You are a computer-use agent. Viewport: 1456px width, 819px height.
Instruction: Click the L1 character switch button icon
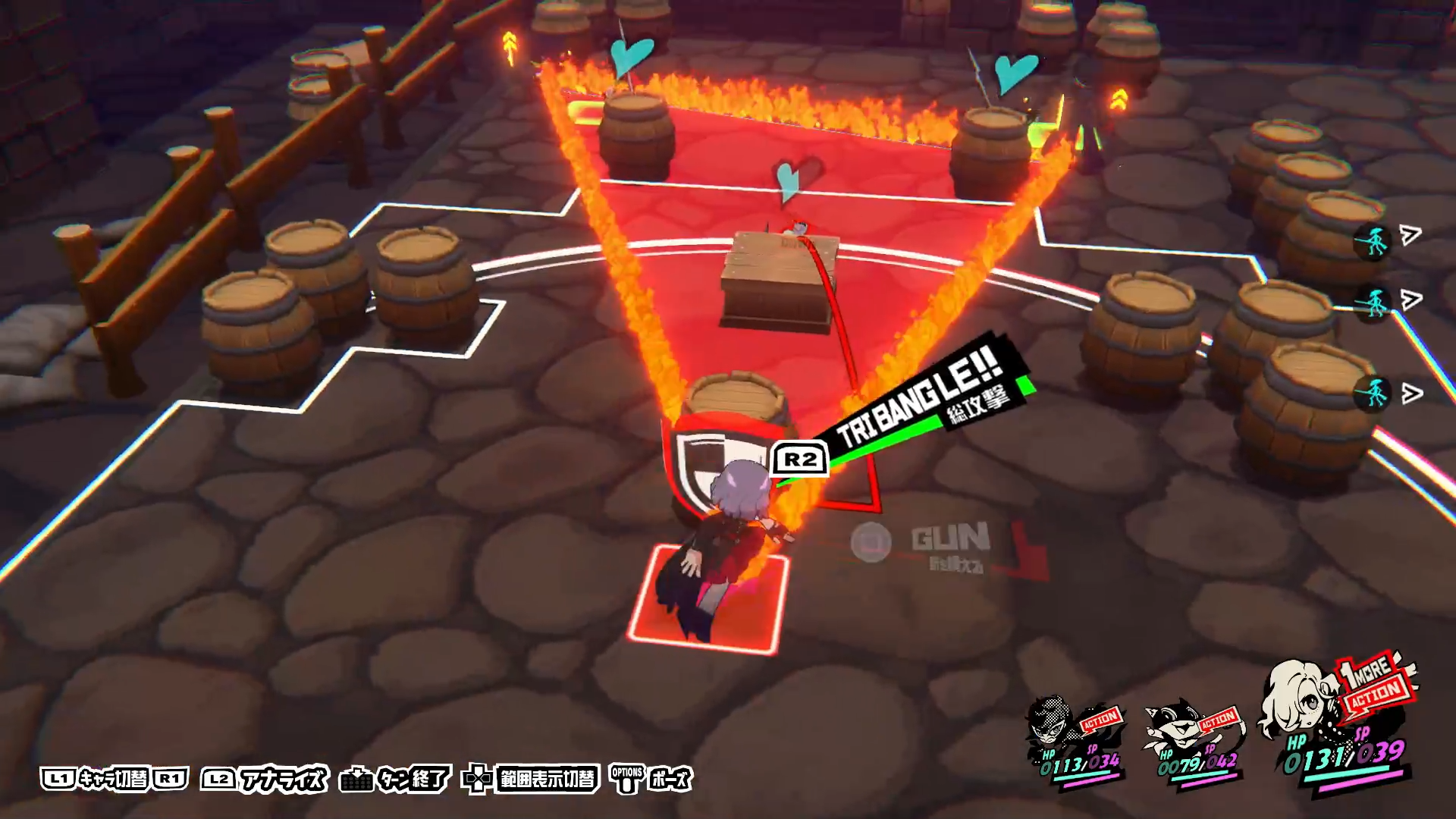point(59,777)
